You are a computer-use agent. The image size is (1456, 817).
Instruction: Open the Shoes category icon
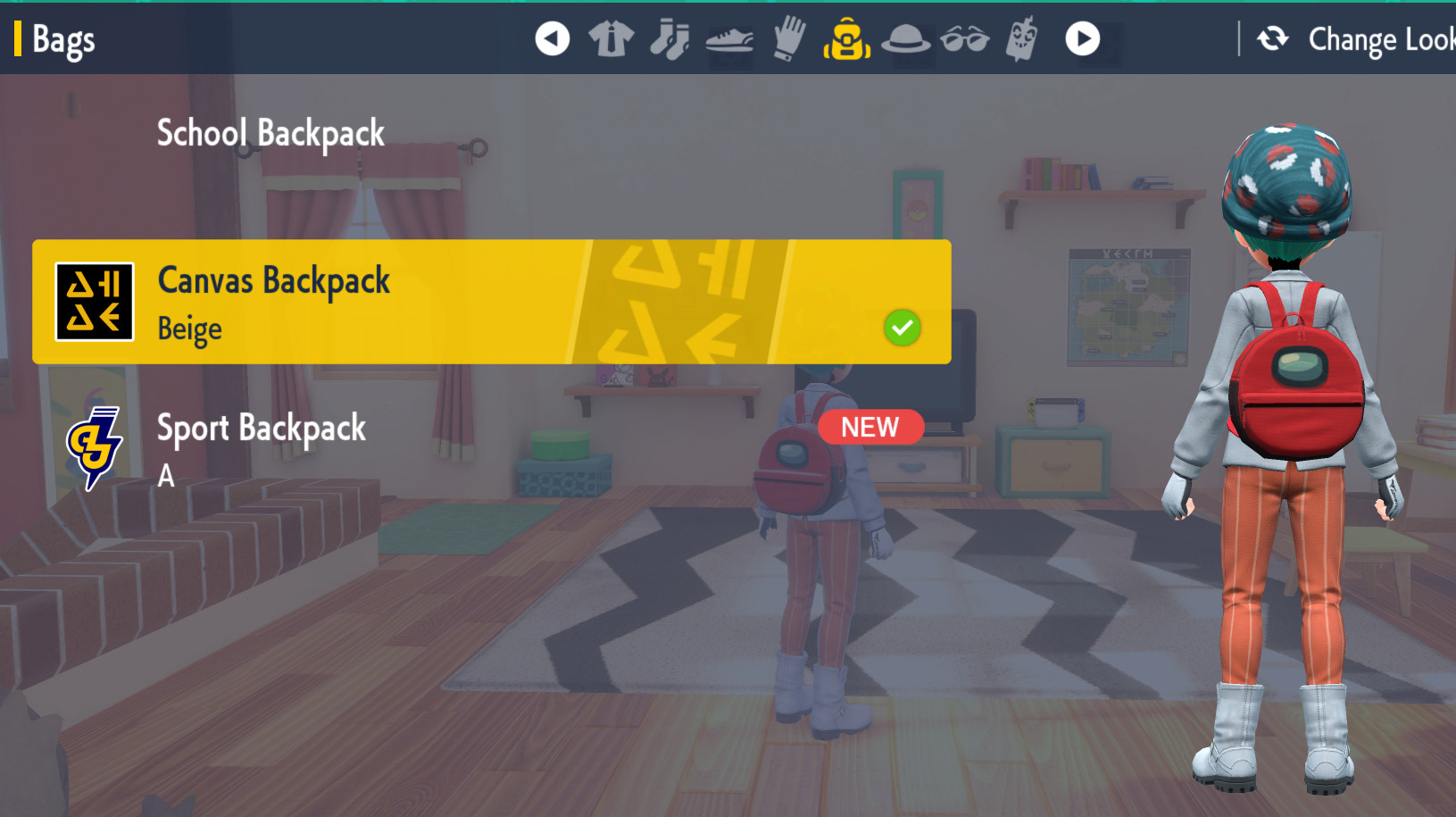(728, 38)
